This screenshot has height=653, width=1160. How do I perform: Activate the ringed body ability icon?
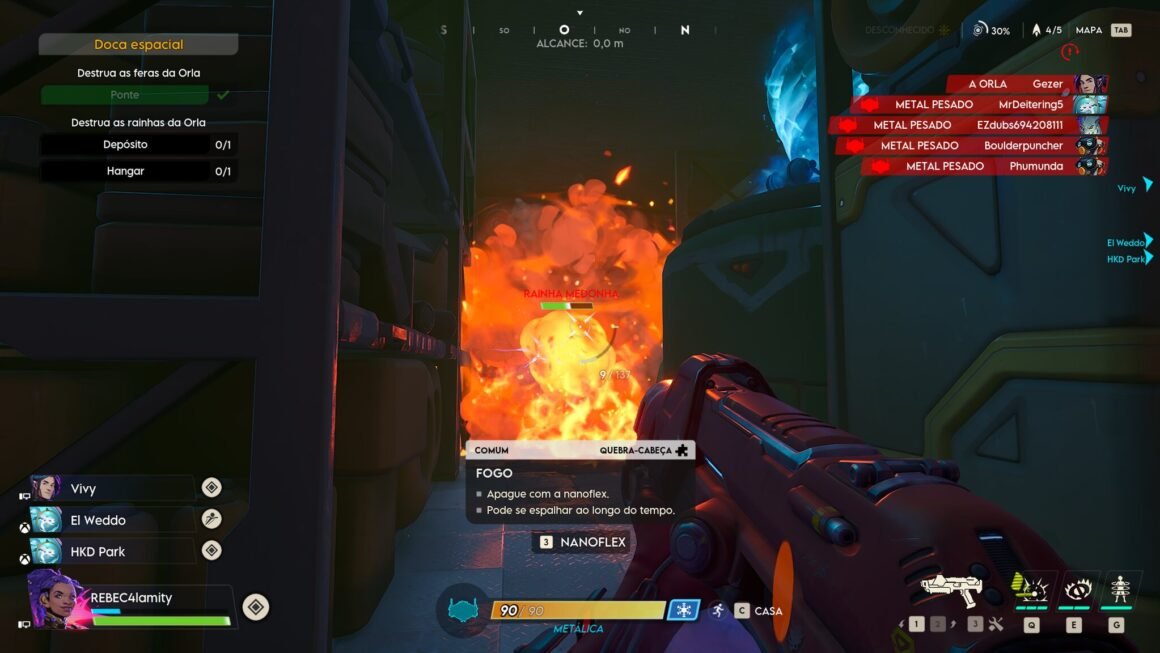[x=1118, y=588]
